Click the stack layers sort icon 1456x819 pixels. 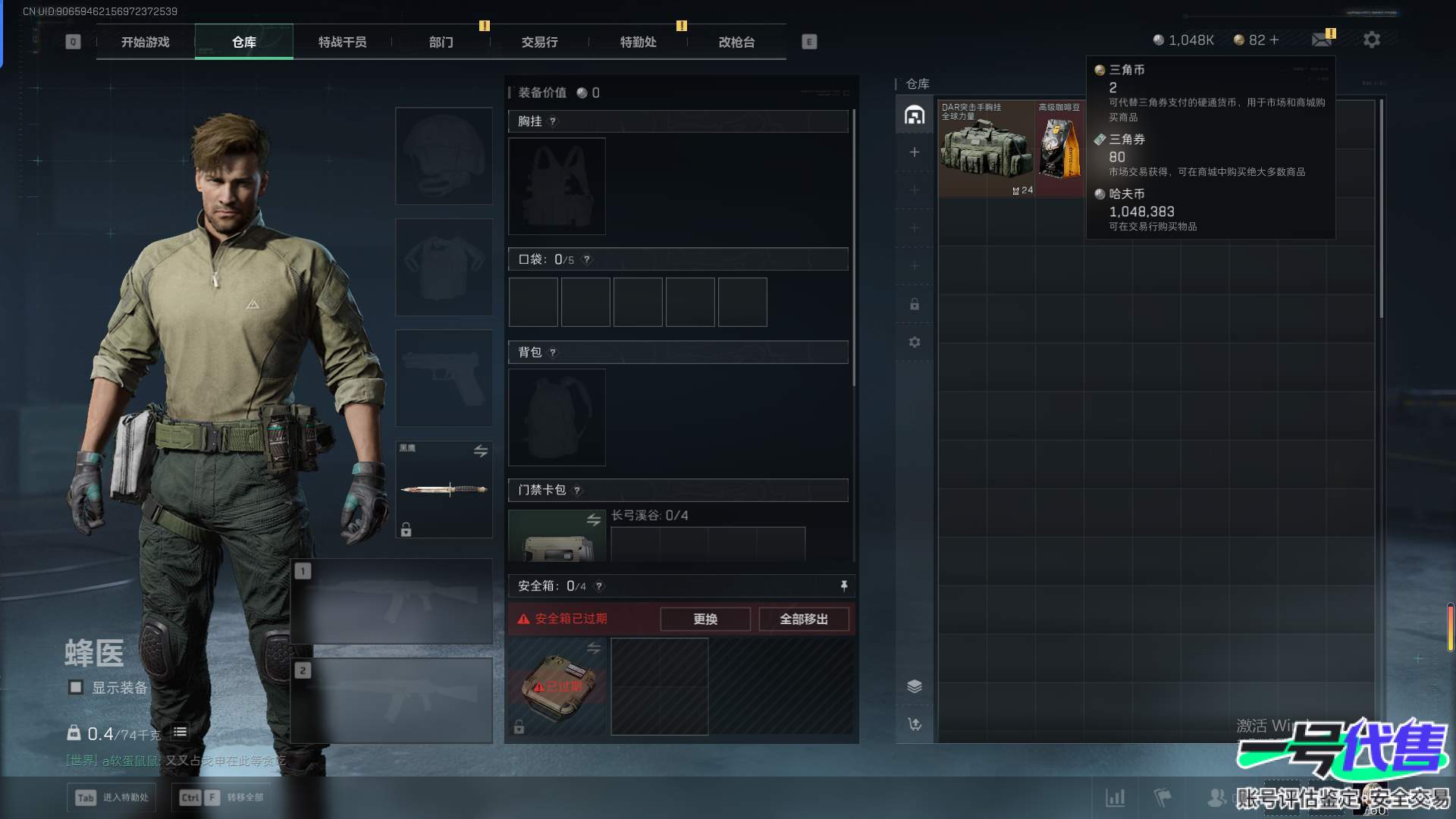pyautogui.click(x=915, y=686)
